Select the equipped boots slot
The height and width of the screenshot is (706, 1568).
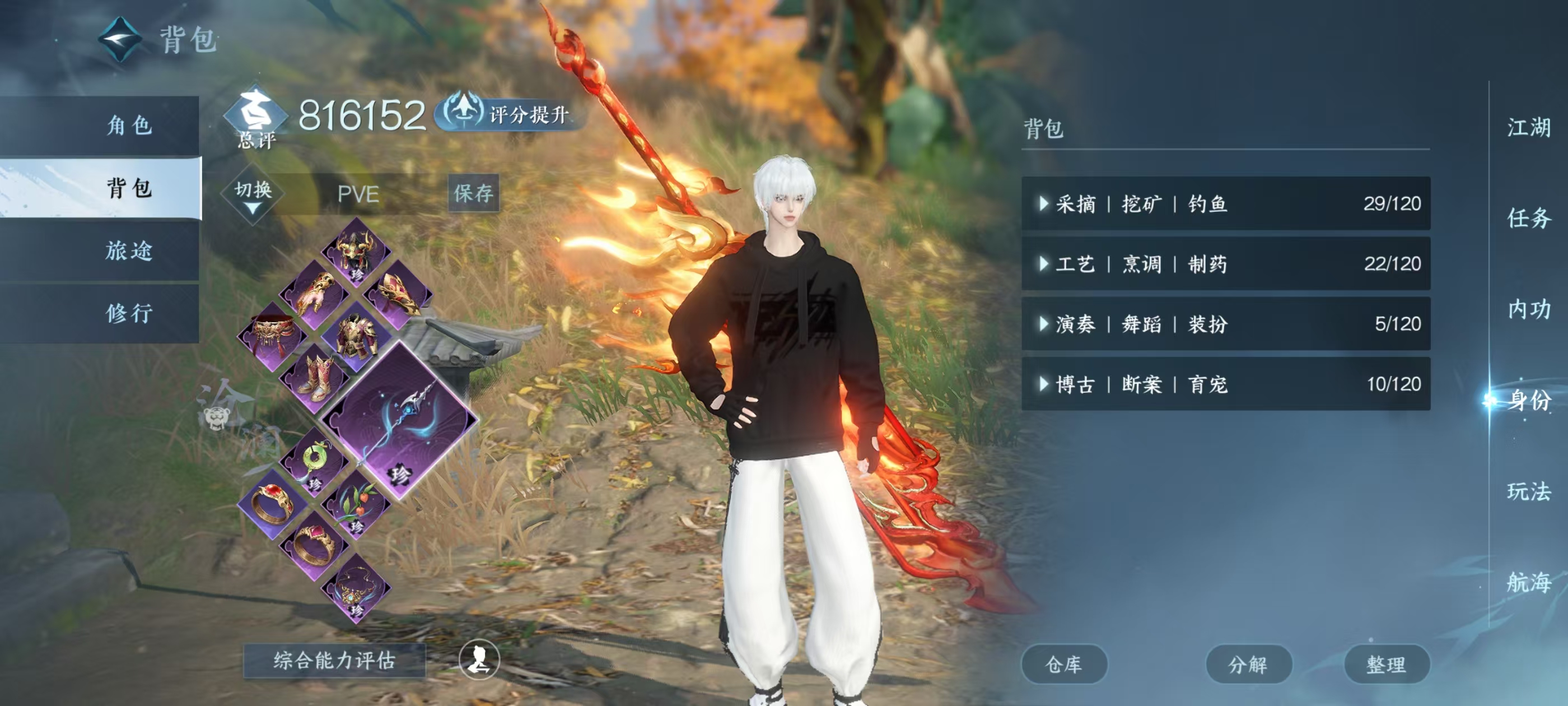pos(315,378)
